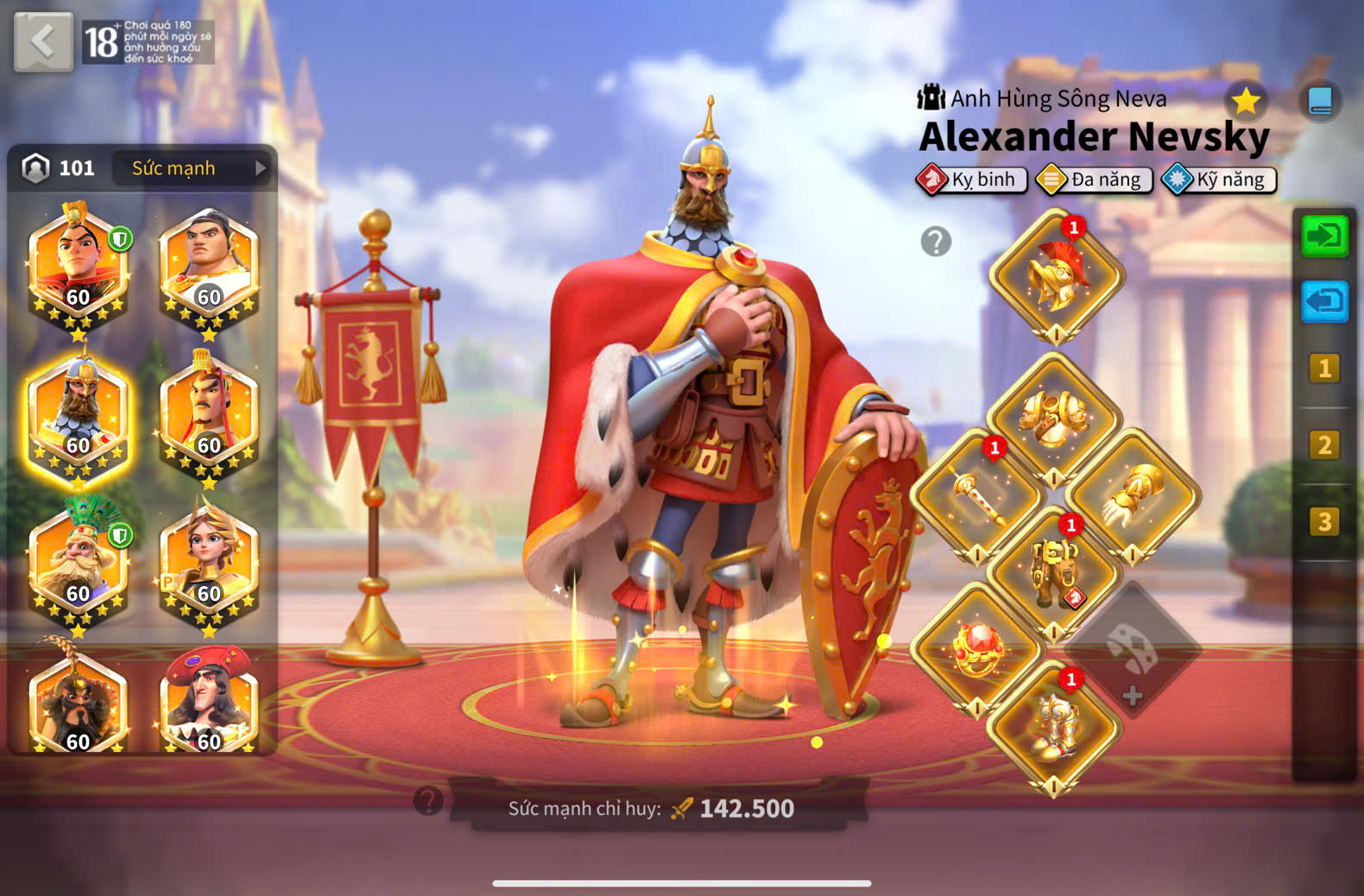The height and width of the screenshot is (896, 1364).
Task: Switch to equipment preset 3
Action: coord(1323,522)
